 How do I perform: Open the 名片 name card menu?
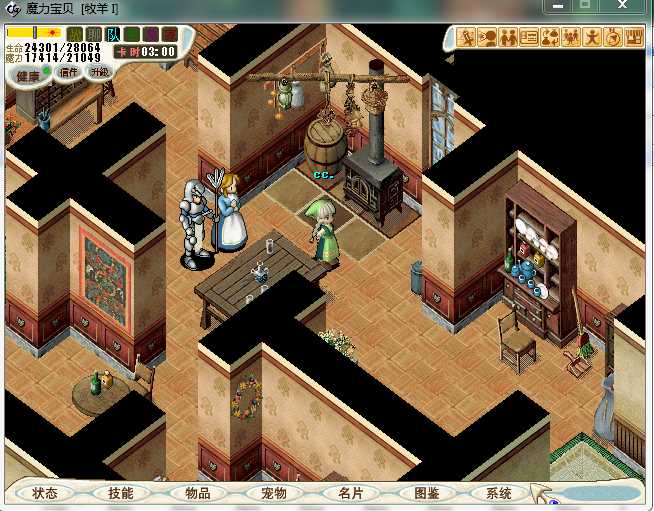click(x=349, y=493)
